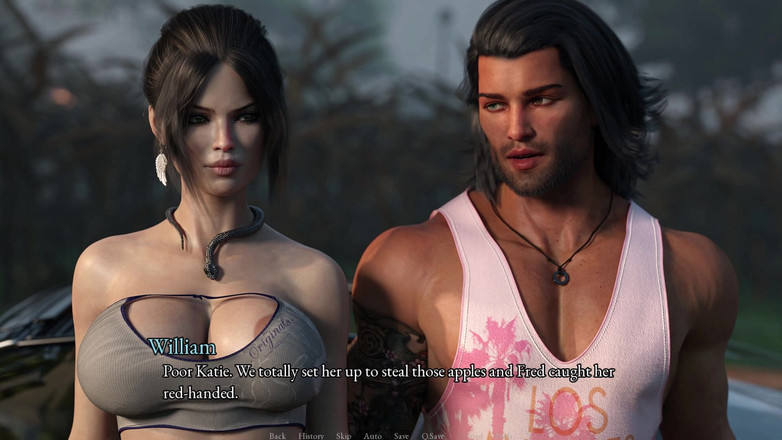Toggle Auto-advance dialogue
The width and height of the screenshot is (782, 440).
tap(372, 436)
